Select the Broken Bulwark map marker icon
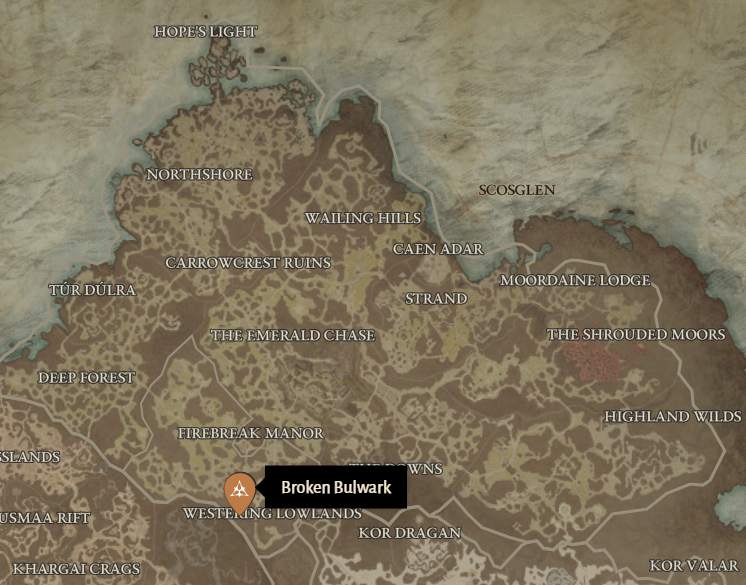746x585 pixels. coord(238,489)
